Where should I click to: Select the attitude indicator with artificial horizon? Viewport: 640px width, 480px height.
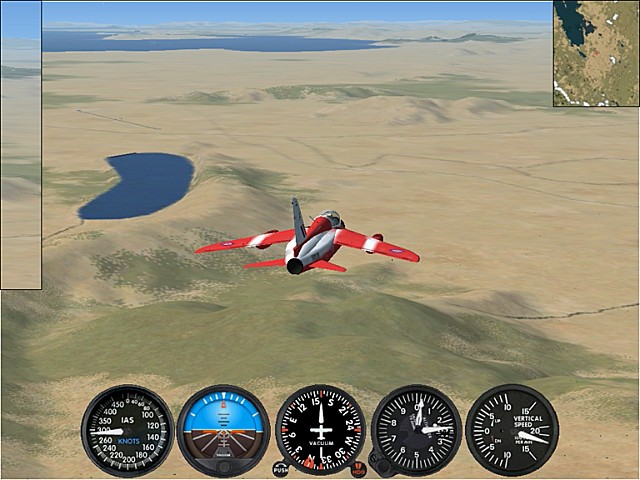223,430
